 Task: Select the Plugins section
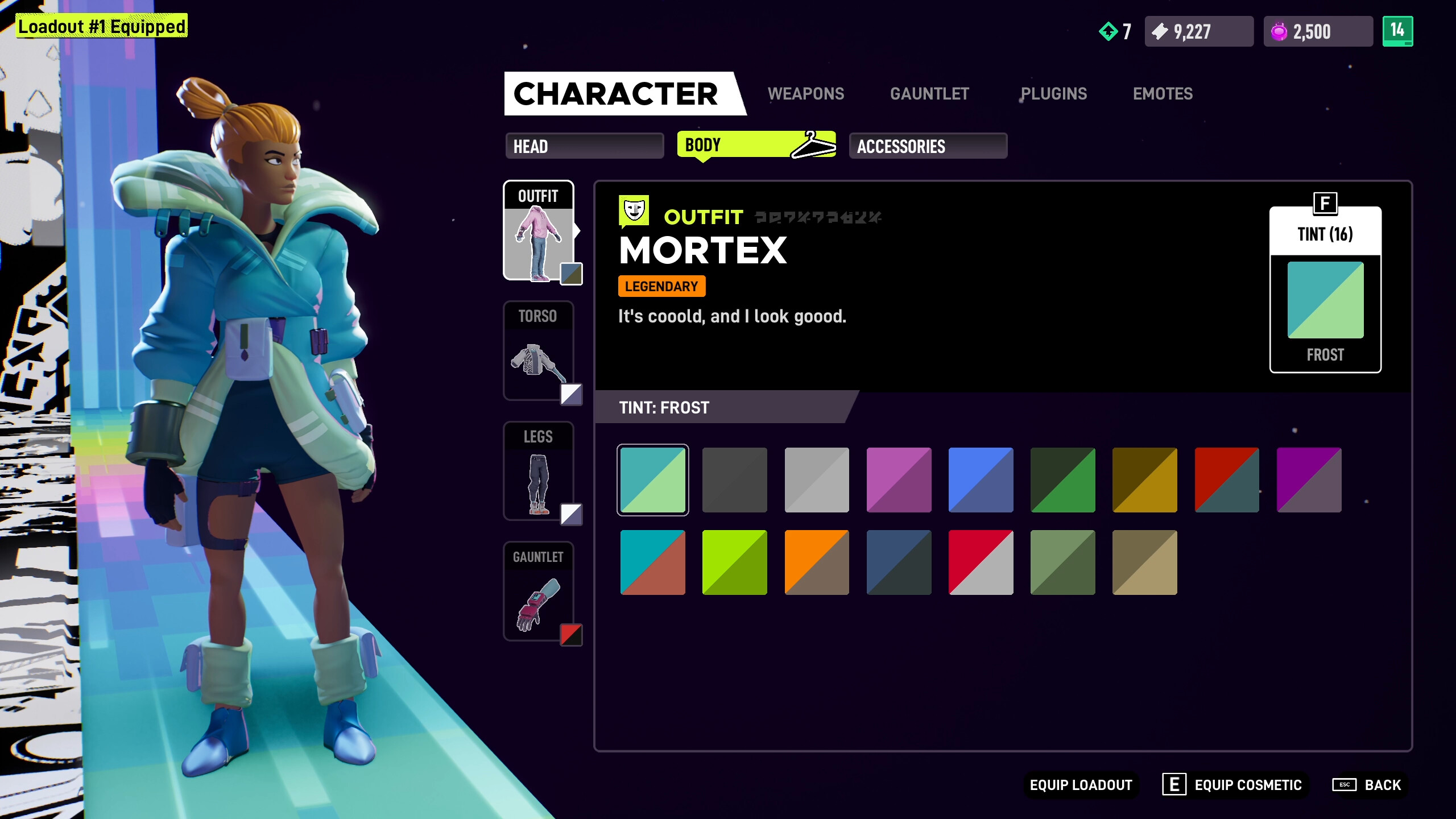(x=1054, y=94)
